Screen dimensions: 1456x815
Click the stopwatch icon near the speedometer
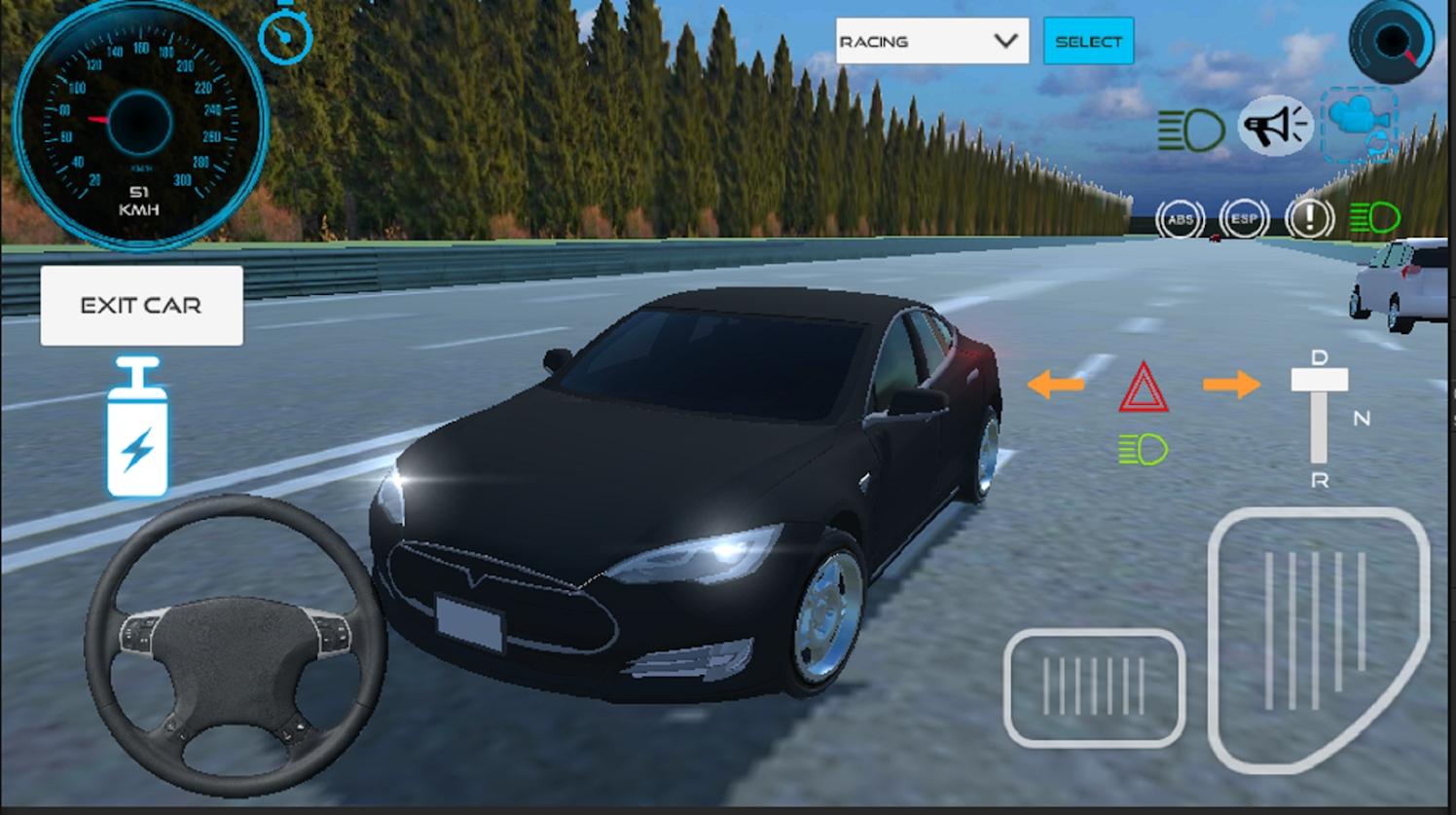(284, 36)
